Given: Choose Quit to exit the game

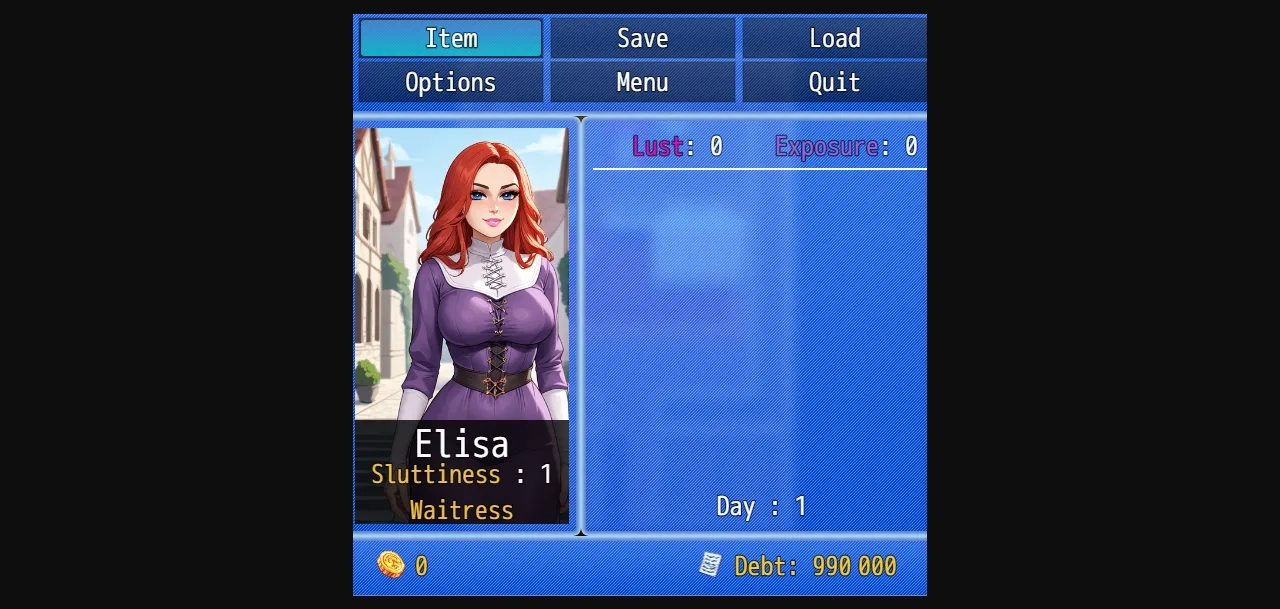Looking at the screenshot, I should pos(834,82).
